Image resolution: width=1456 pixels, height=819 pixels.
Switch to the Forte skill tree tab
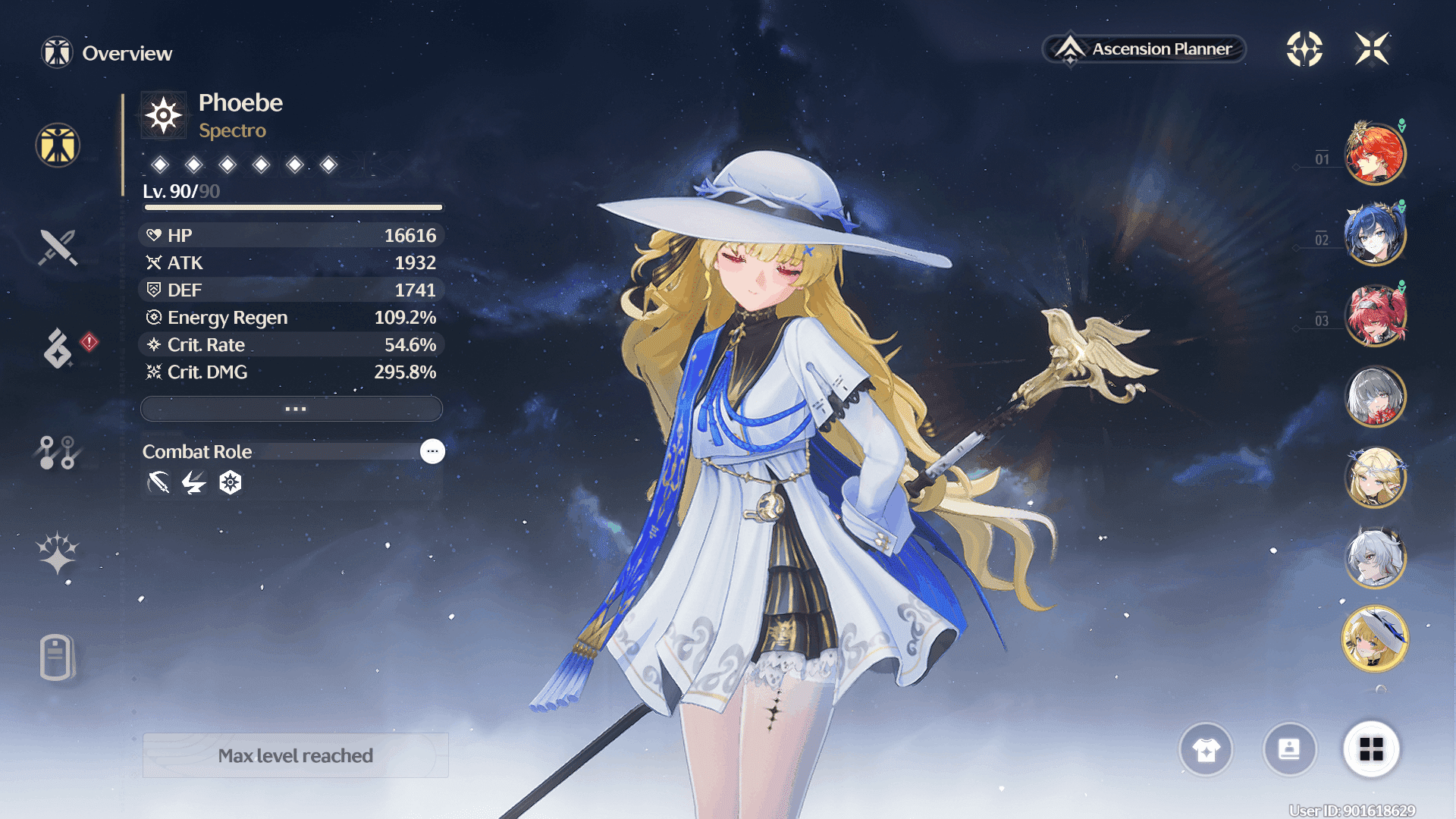(x=58, y=453)
